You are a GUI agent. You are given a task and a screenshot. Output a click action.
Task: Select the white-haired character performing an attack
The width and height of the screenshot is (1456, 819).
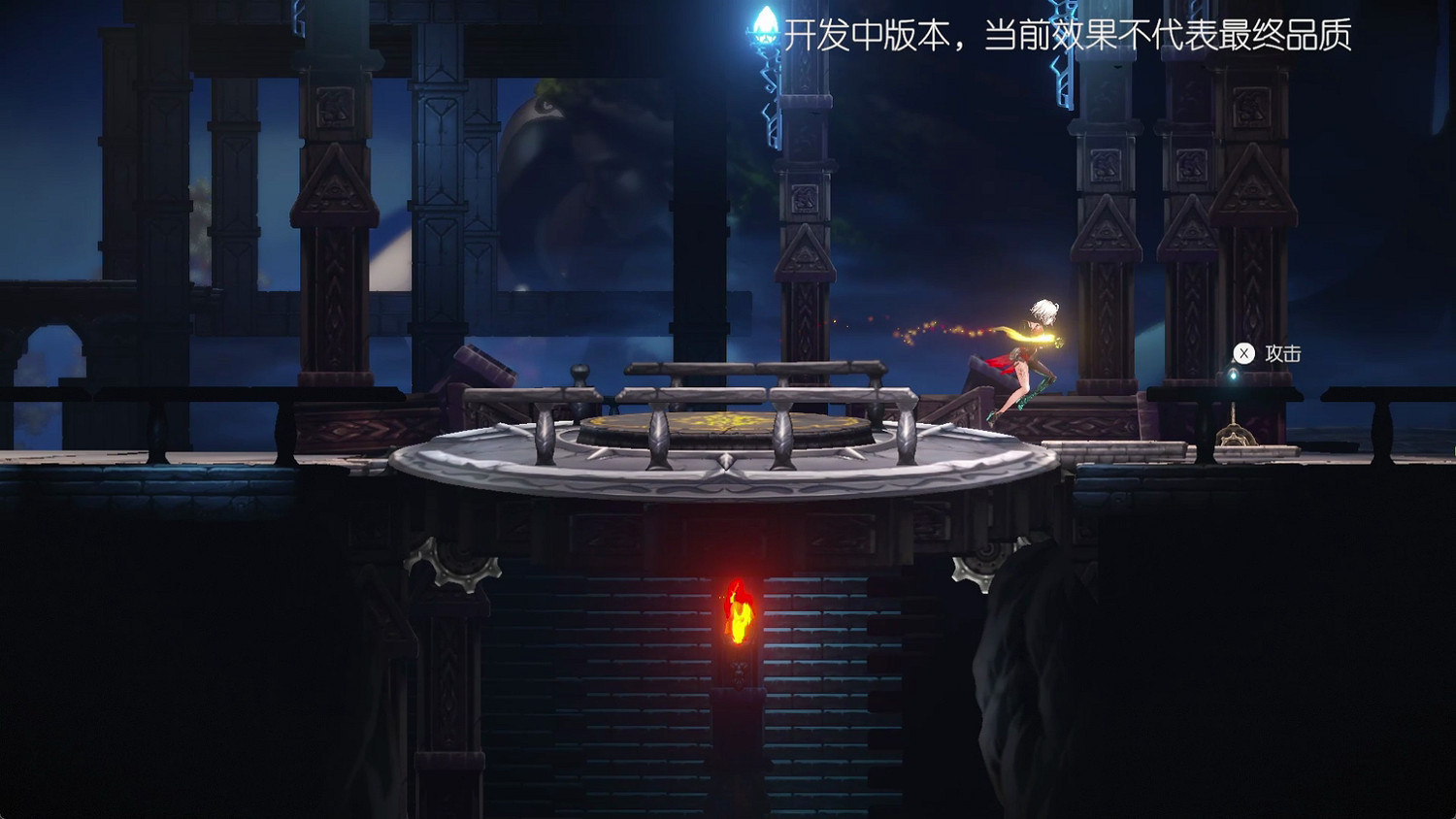coord(1029,354)
